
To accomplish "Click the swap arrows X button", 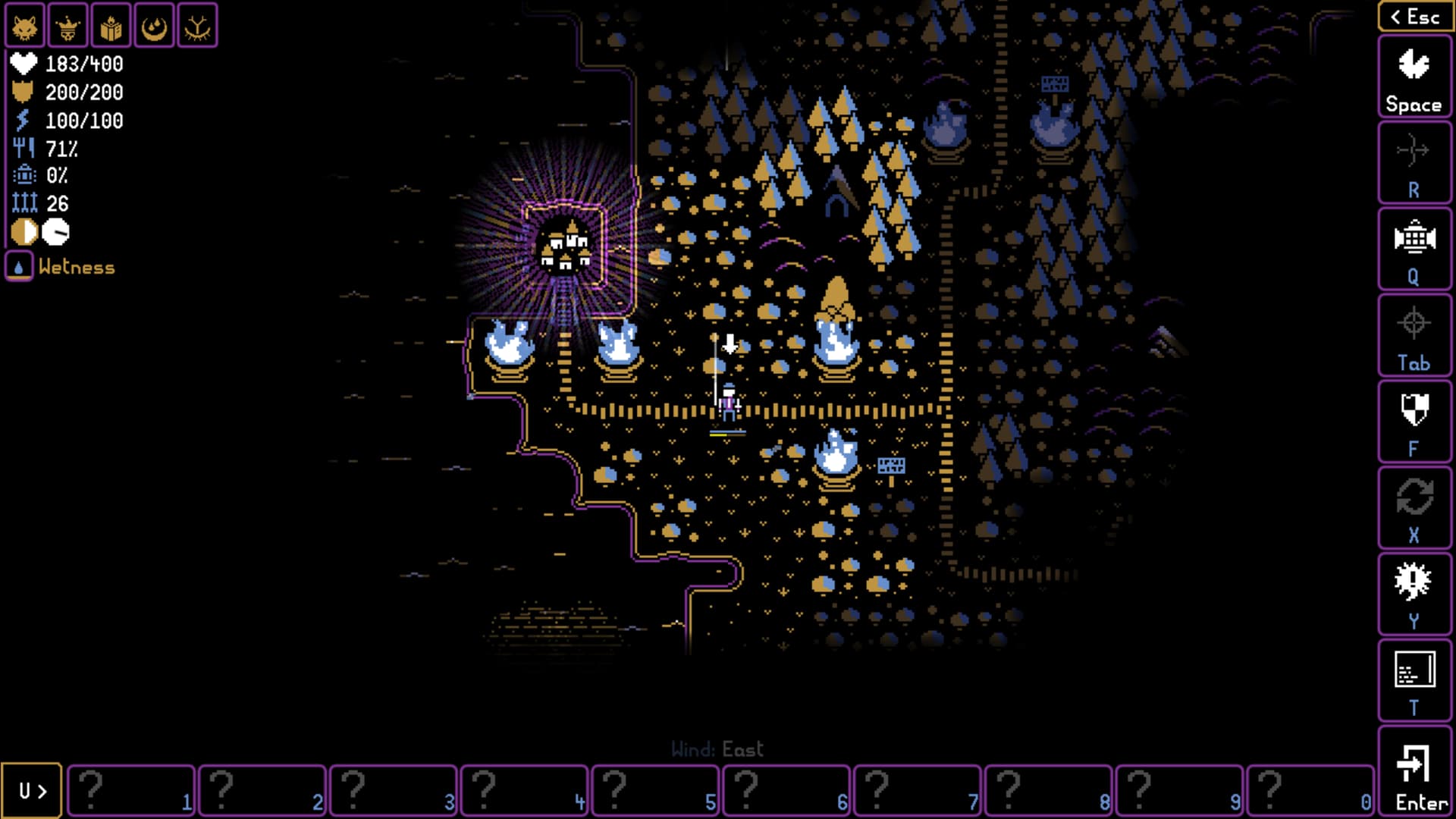I will [1414, 509].
